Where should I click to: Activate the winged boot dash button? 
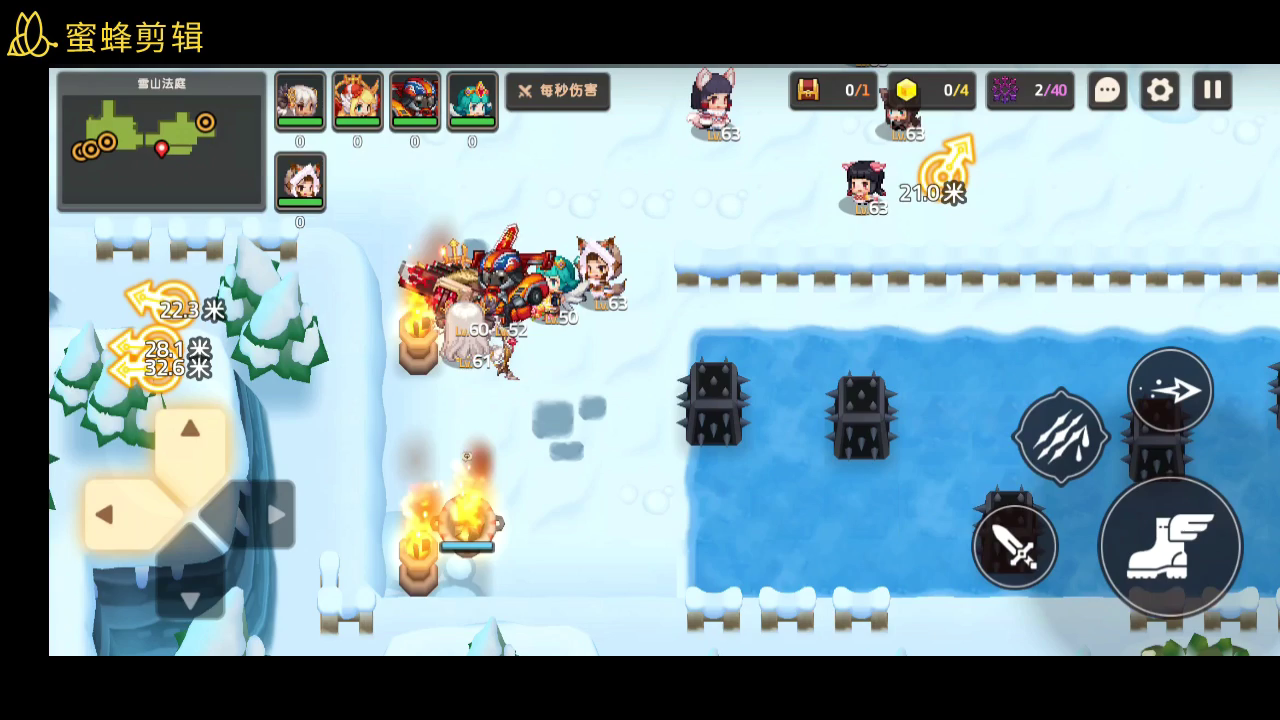pyautogui.click(x=1170, y=547)
